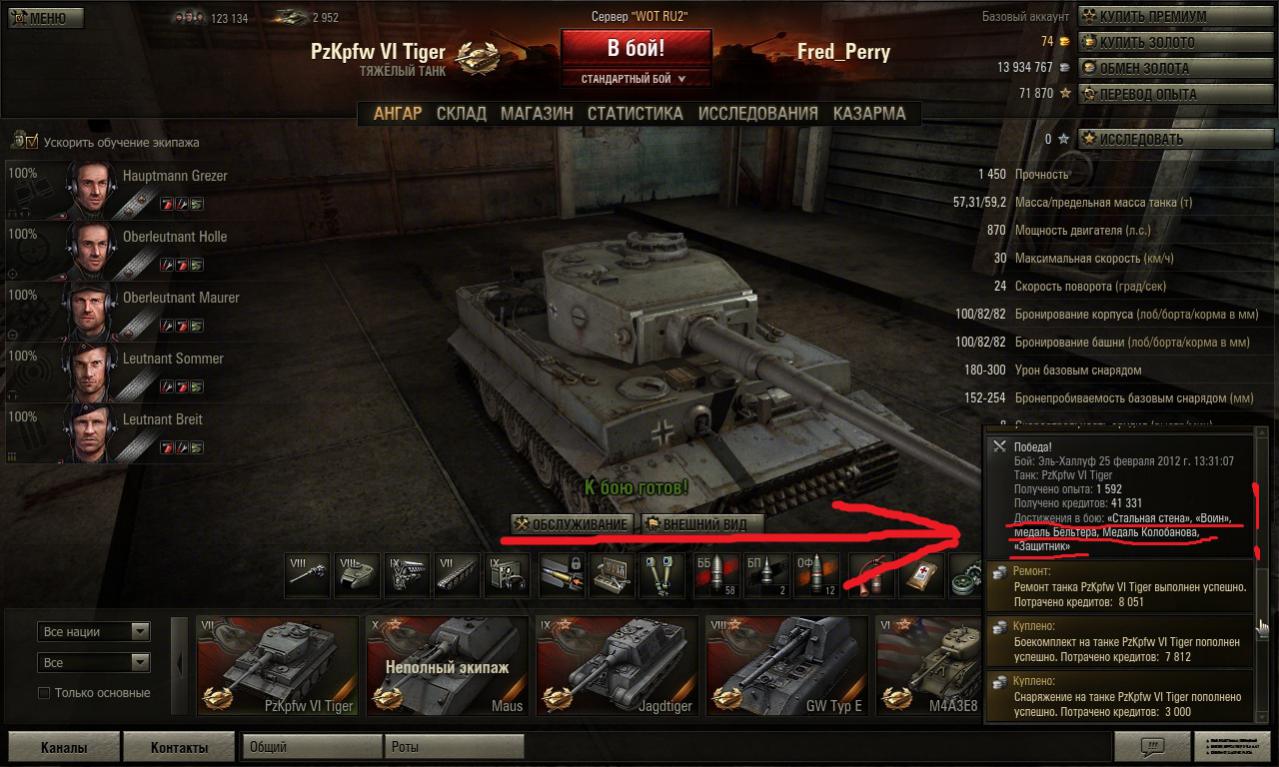The image size is (1279, 767).
Task: Start battle with В бой! button
Action: click(636, 48)
